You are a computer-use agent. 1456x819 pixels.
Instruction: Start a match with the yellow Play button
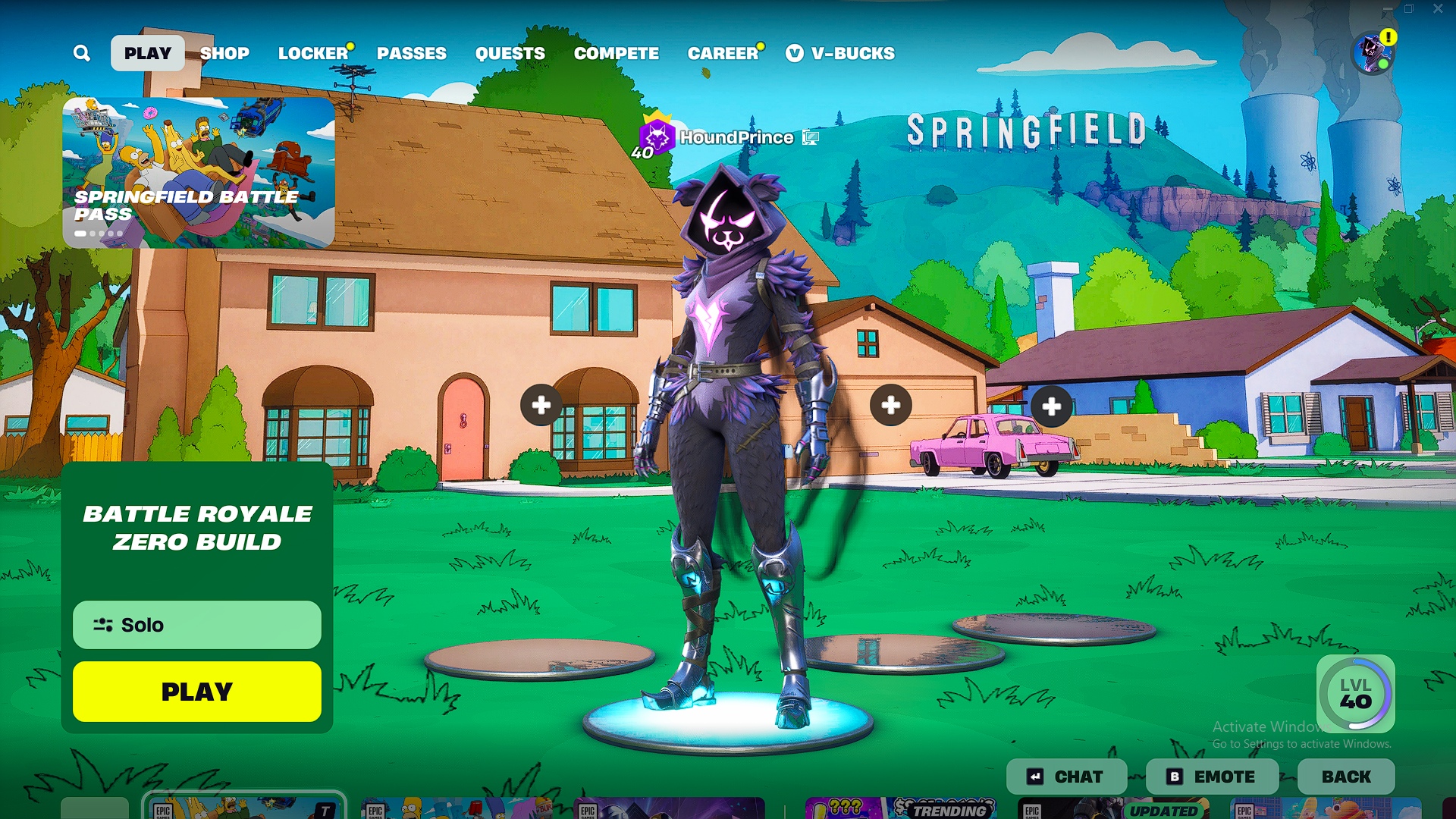click(197, 692)
